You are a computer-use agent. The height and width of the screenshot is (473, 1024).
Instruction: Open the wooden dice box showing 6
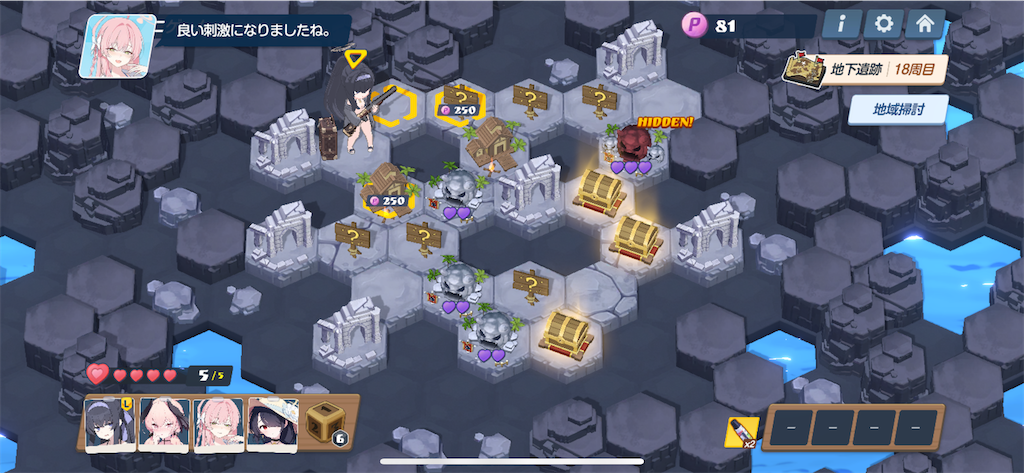[x=327, y=423]
